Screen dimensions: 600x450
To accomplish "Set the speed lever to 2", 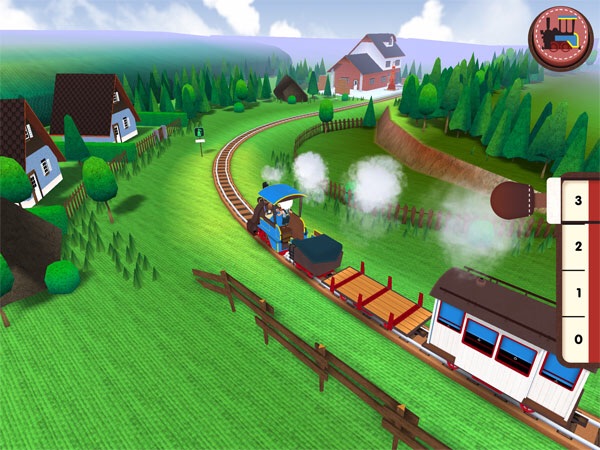I will click(576, 247).
